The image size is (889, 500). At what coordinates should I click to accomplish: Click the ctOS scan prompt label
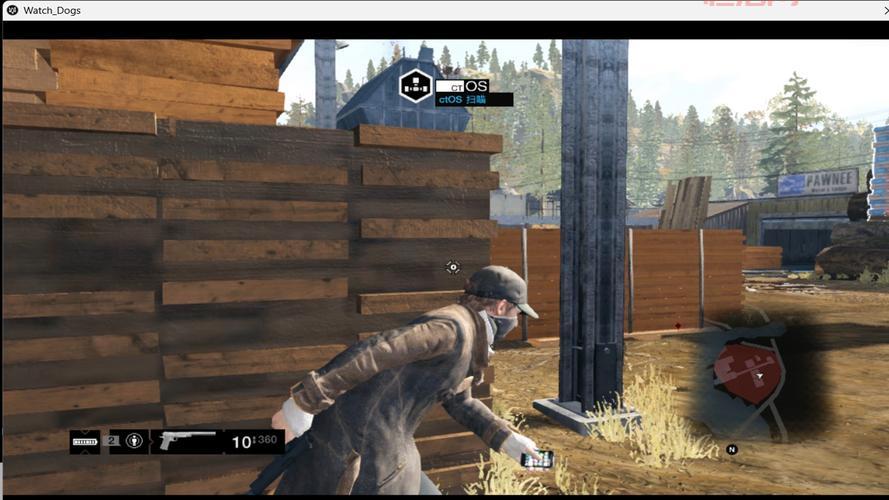474,100
